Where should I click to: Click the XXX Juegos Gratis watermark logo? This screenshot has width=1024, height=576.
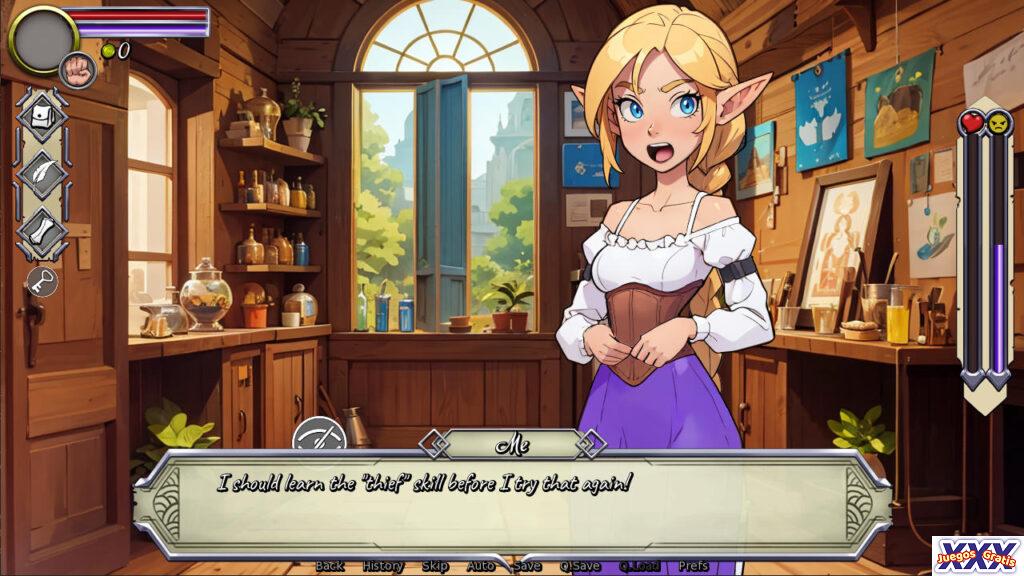point(977,556)
